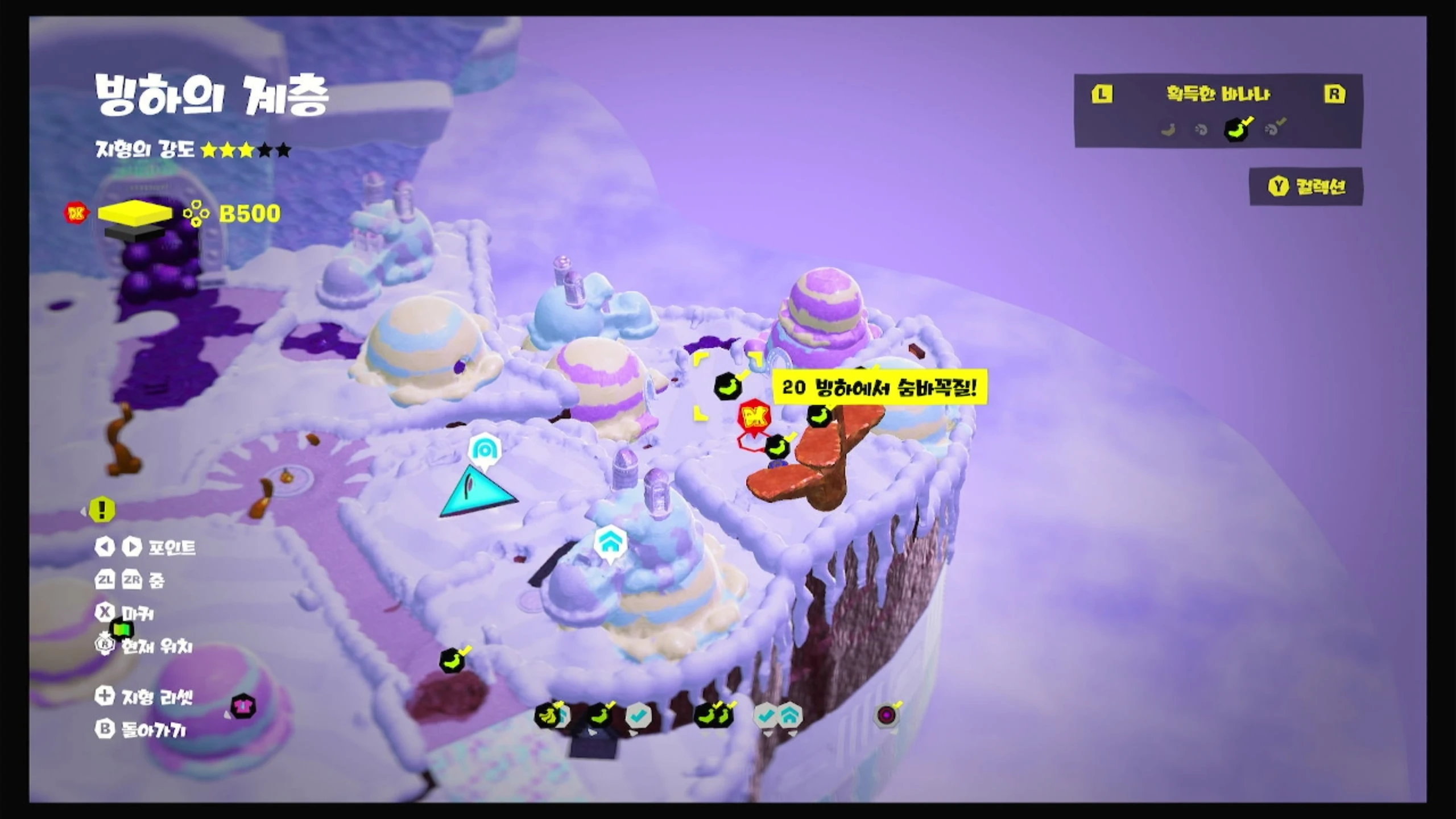This screenshot has width=1456, height=819.
Task: Select the blue arch marker on the map
Action: [485, 450]
